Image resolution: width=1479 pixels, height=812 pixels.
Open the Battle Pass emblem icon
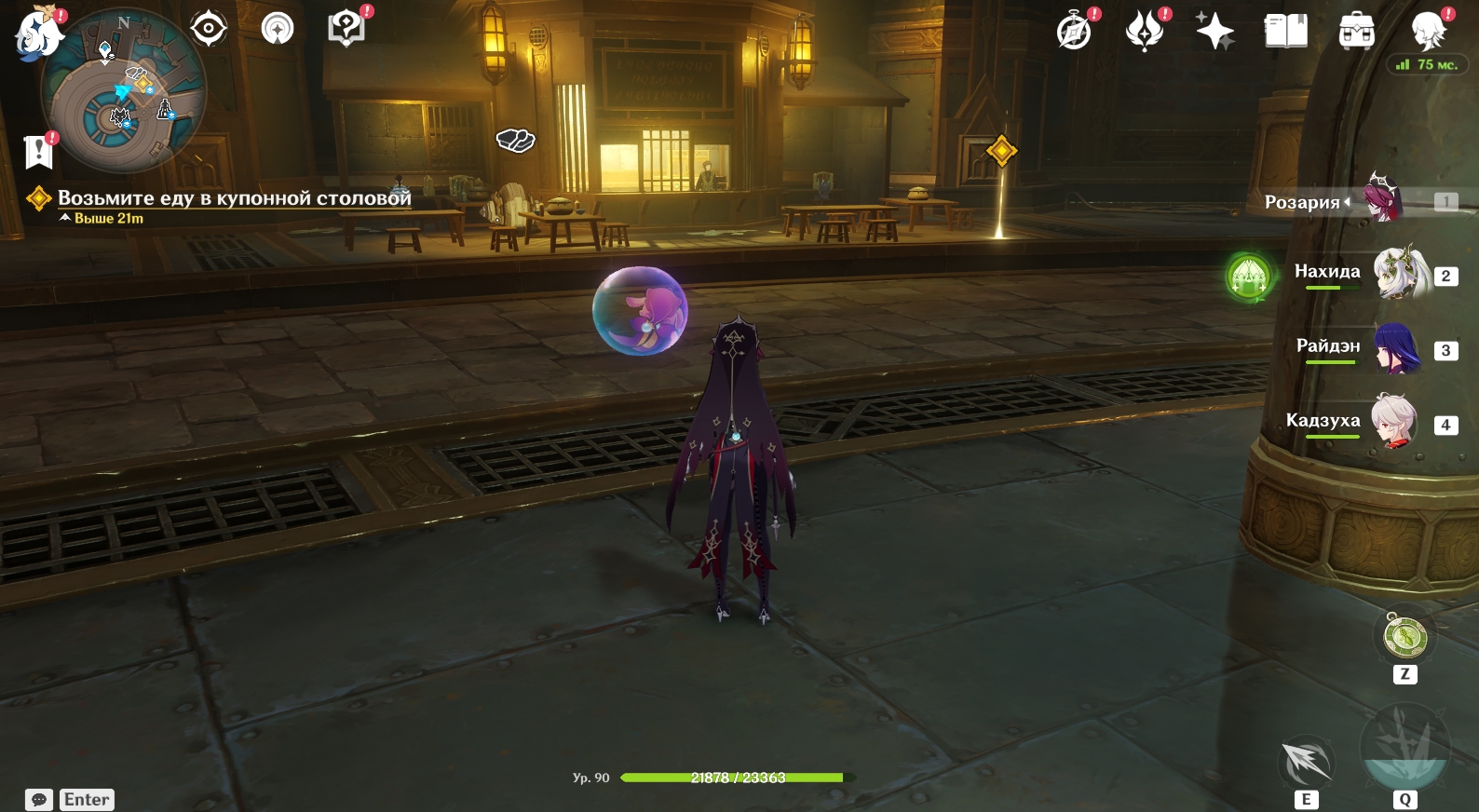1145,32
